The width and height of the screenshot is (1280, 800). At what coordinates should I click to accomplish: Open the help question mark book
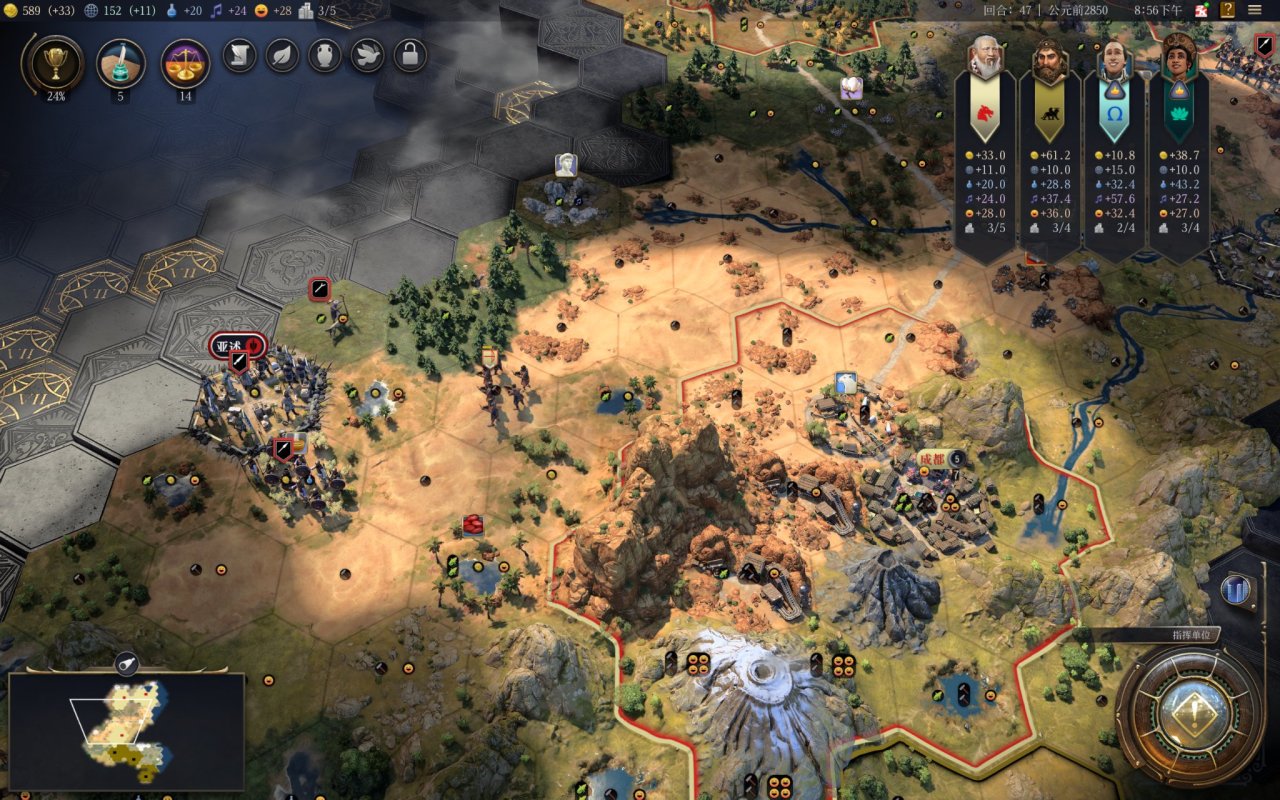point(1227,10)
